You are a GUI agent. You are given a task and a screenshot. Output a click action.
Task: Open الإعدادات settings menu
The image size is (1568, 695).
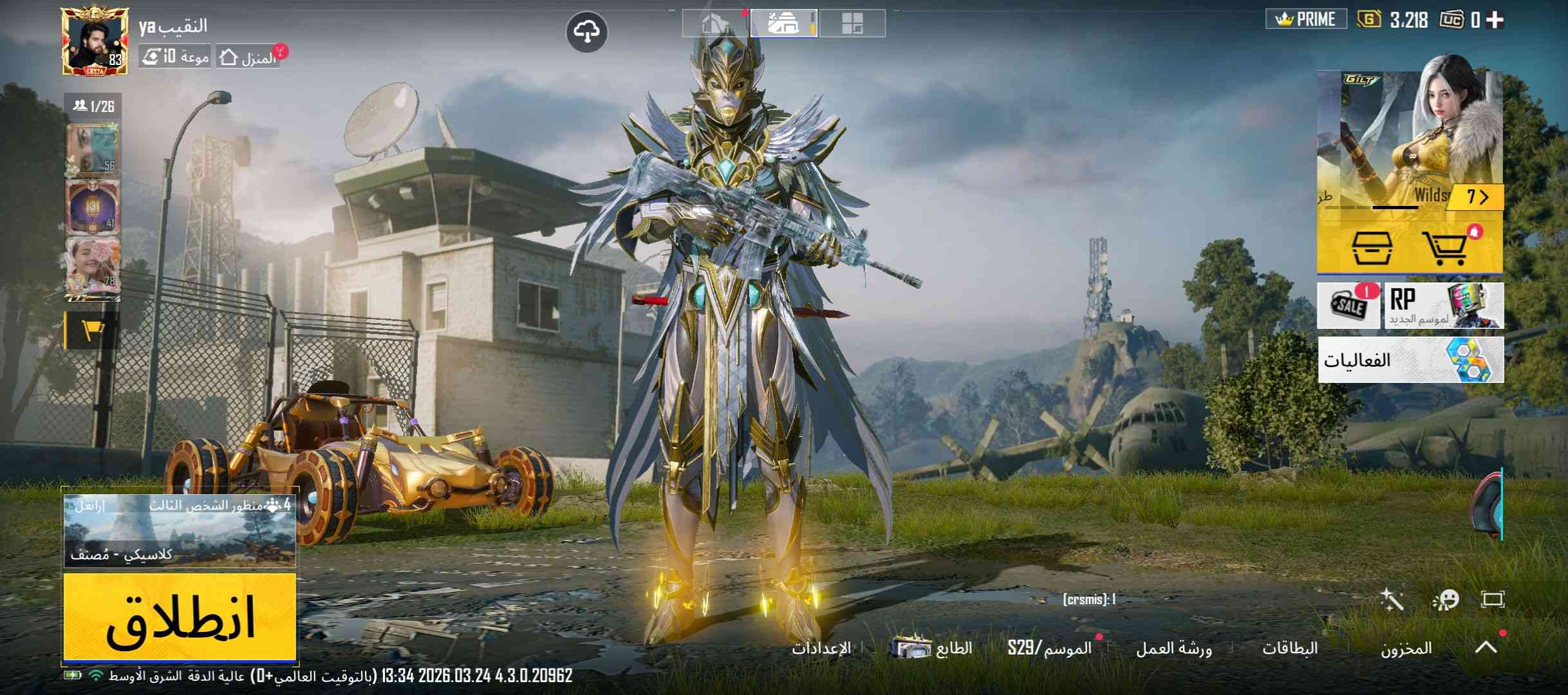[x=821, y=648]
